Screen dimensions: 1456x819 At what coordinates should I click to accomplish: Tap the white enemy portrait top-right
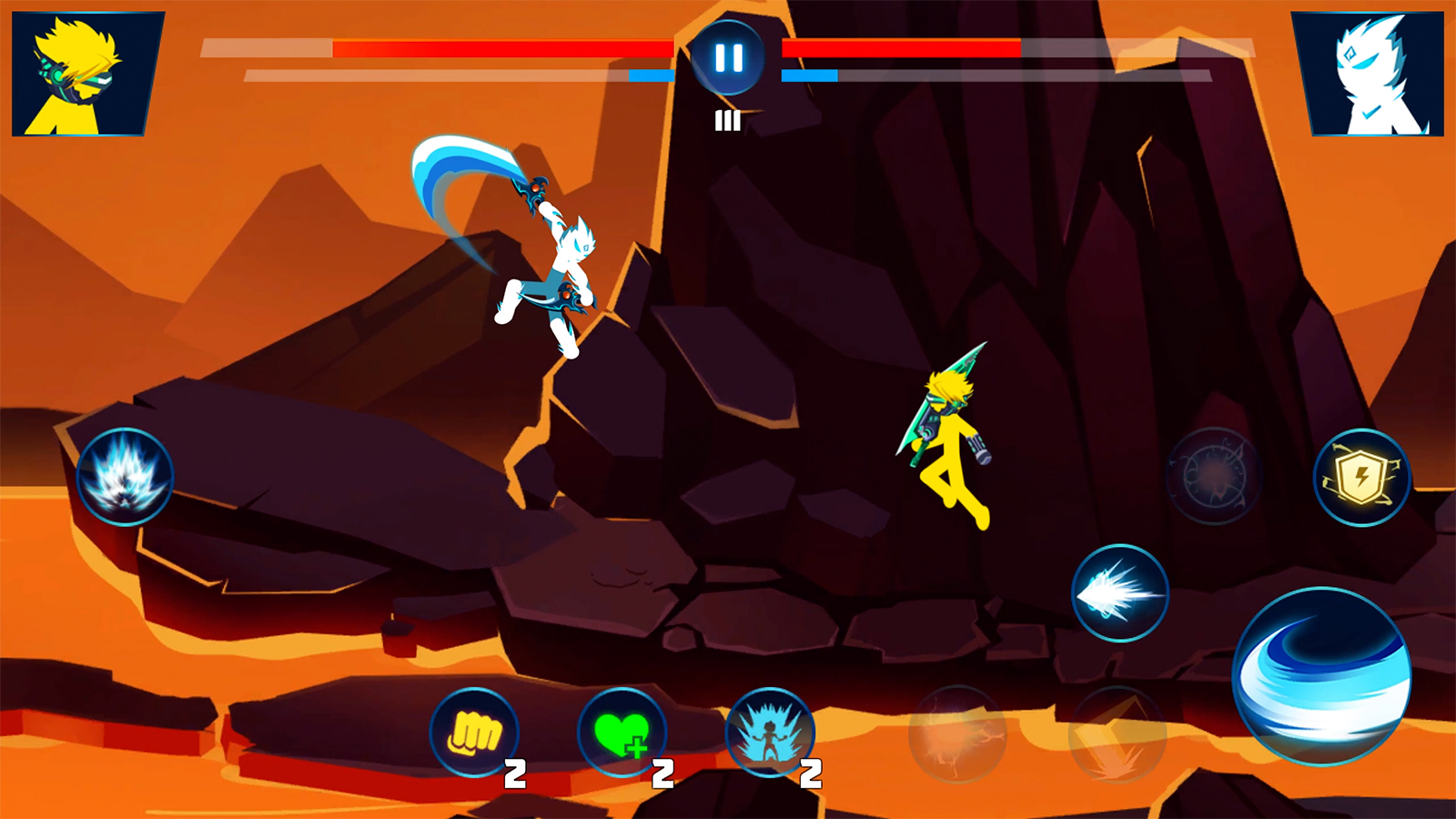coord(1380,73)
